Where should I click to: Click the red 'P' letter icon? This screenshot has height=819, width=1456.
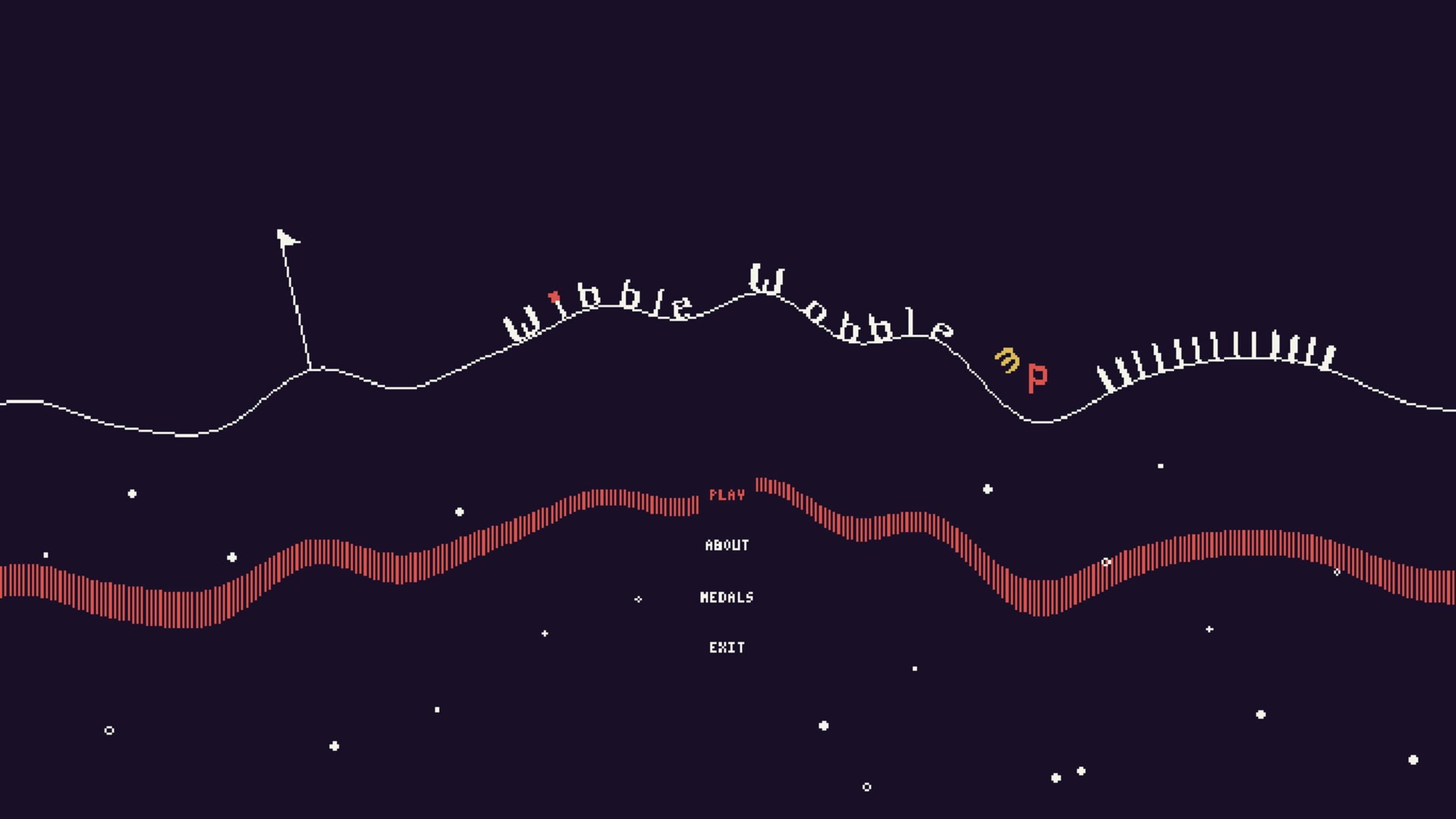click(1036, 378)
